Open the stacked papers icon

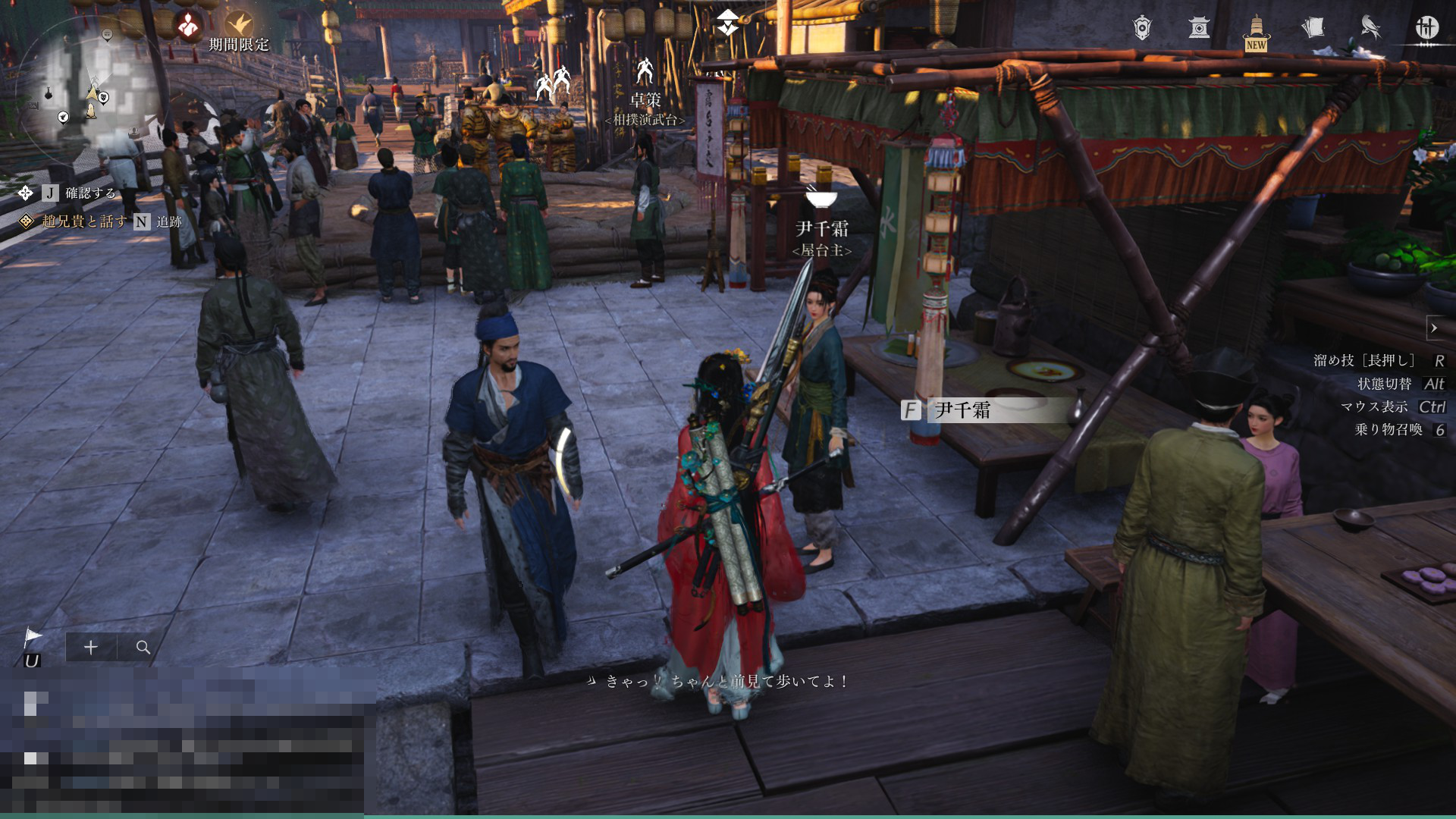pyautogui.click(x=1313, y=28)
